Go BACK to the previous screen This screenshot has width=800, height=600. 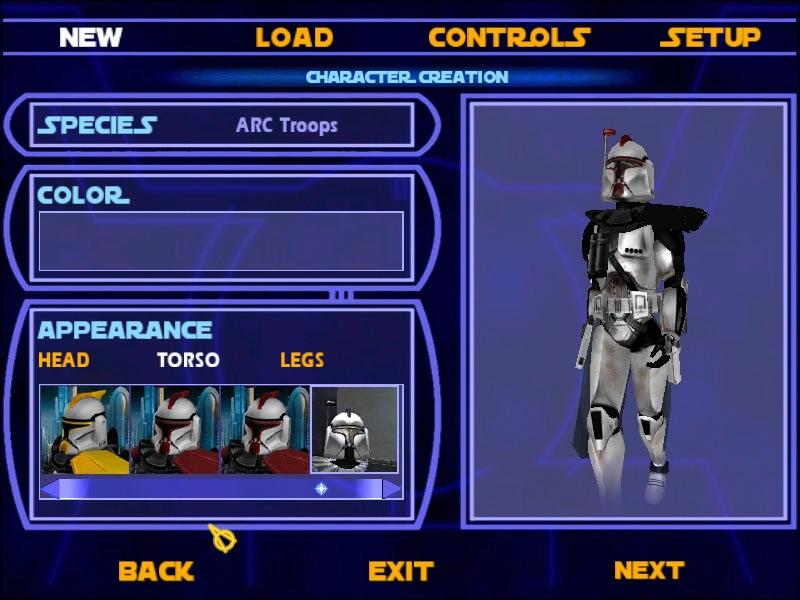tap(156, 571)
